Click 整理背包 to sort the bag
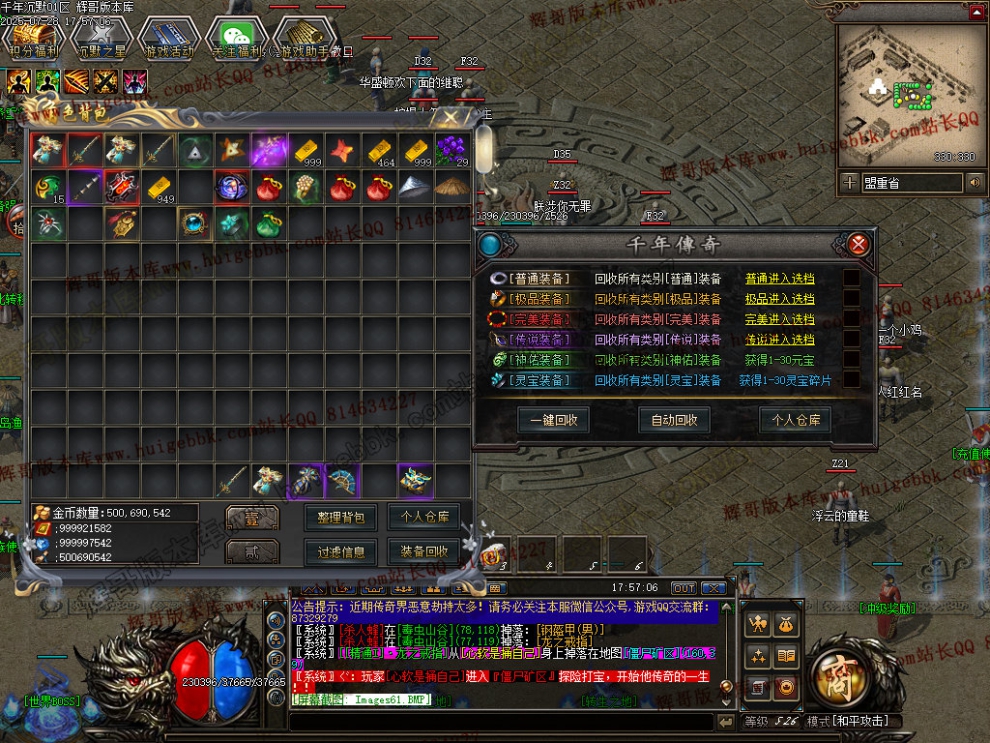Viewport: 990px width, 743px height. [340, 518]
